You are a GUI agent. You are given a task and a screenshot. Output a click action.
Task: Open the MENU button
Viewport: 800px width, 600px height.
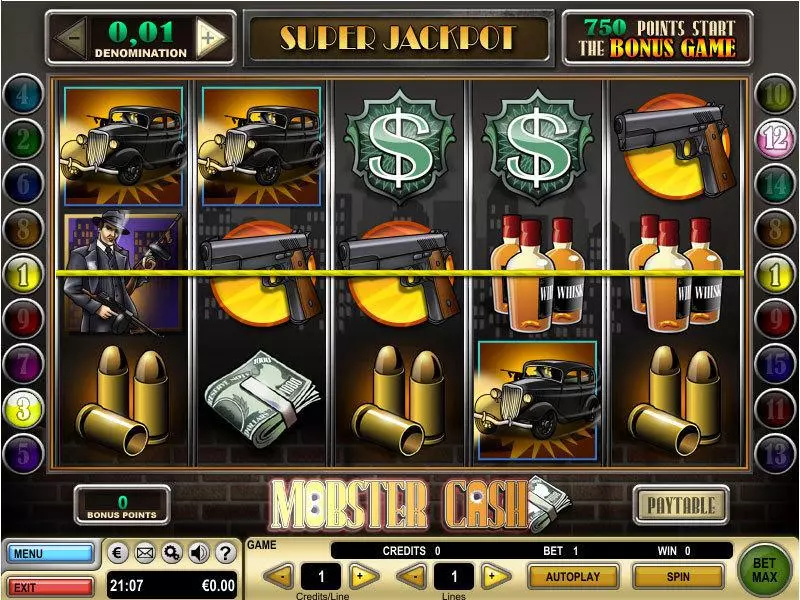(50, 553)
